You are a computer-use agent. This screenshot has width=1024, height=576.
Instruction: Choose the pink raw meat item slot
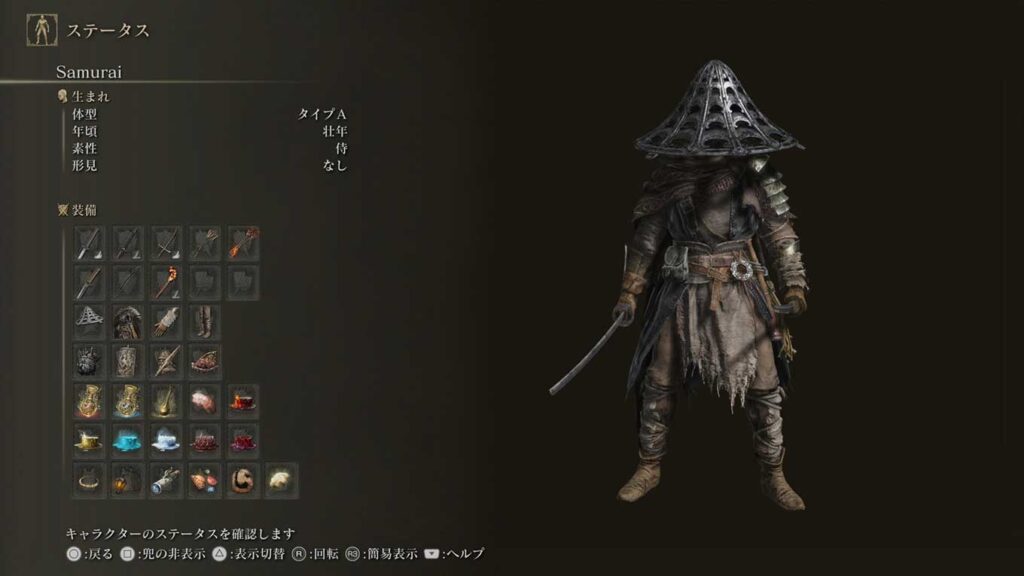click(205, 401)
